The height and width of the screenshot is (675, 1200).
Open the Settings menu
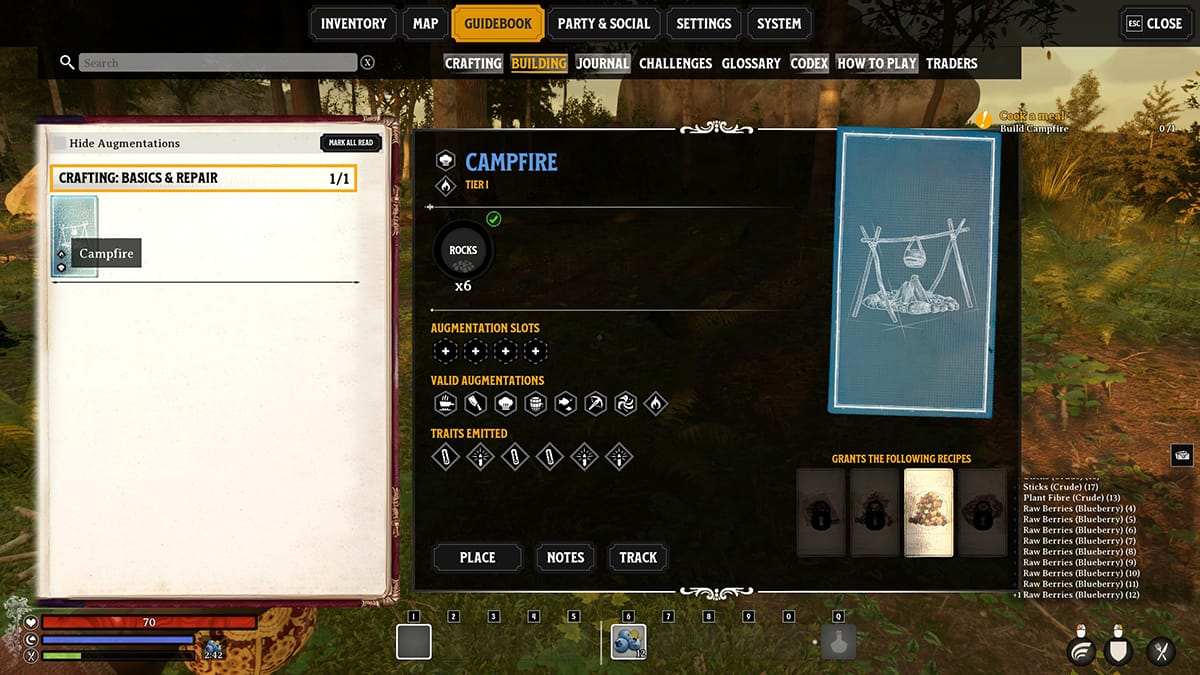[703, 24]
